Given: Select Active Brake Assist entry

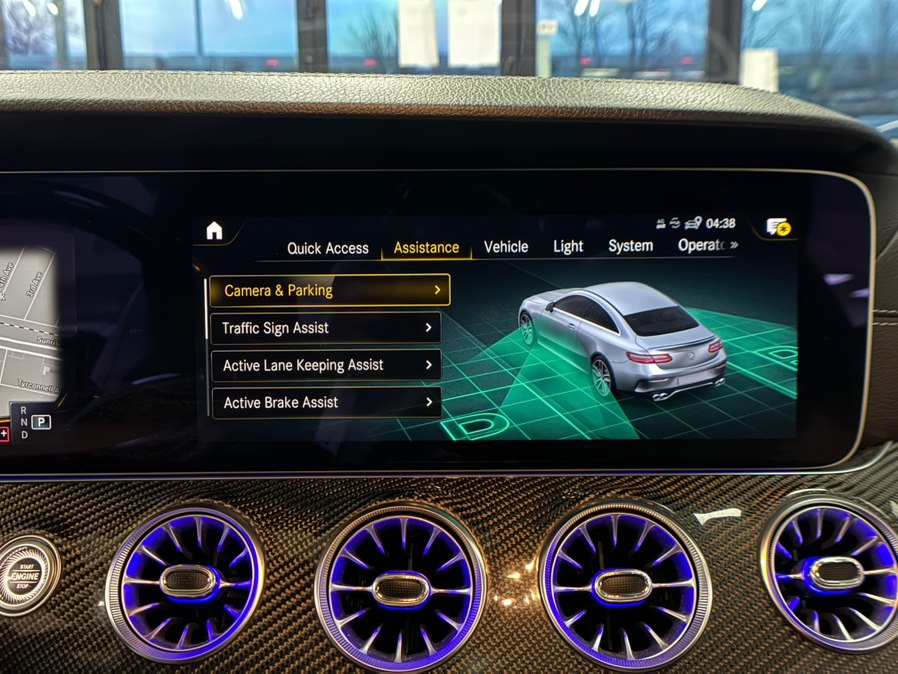Looking at the screenshot, I should click(326, 403).
